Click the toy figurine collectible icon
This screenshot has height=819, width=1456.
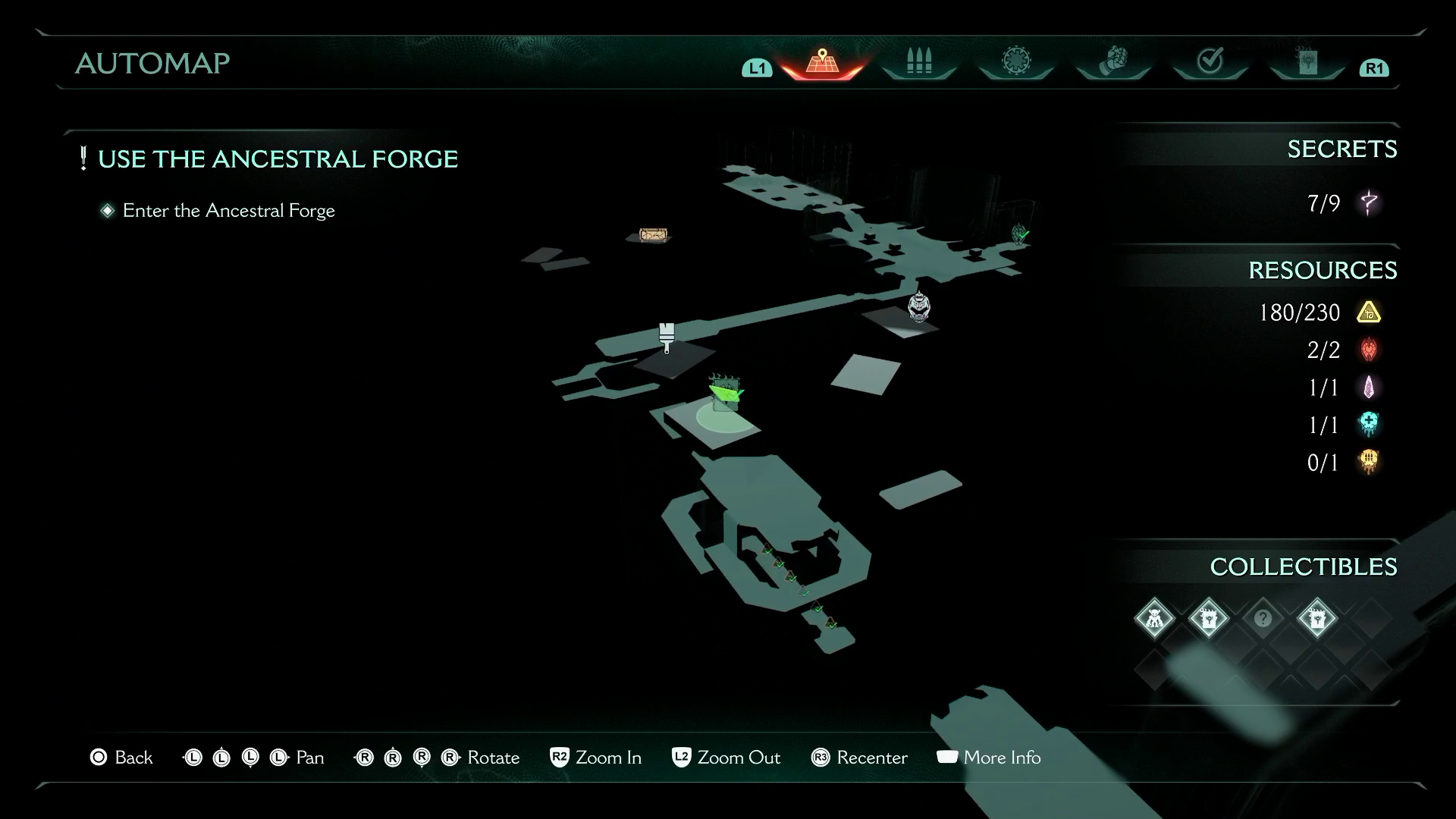tap(1155, 618)
